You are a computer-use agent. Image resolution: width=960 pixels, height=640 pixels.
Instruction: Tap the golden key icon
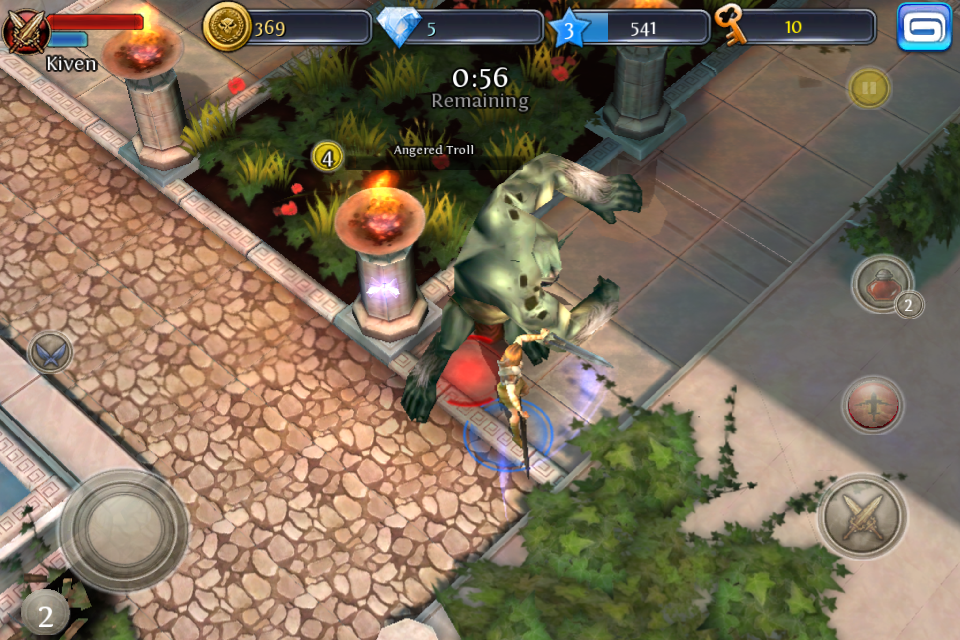click(x=732, y=25)
